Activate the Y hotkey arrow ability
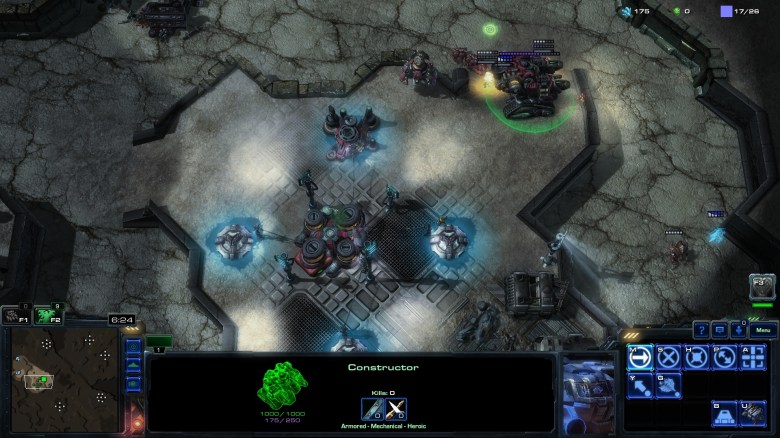780x438 pixels. coord(639,384)
